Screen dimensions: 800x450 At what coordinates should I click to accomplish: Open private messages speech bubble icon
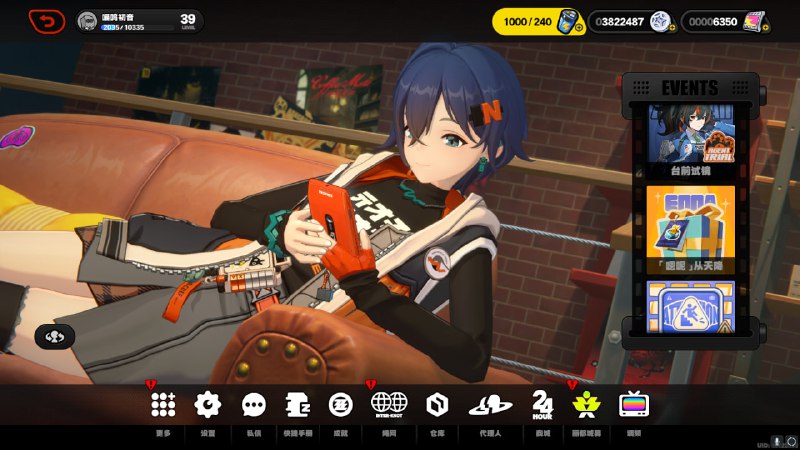(254, 404)
